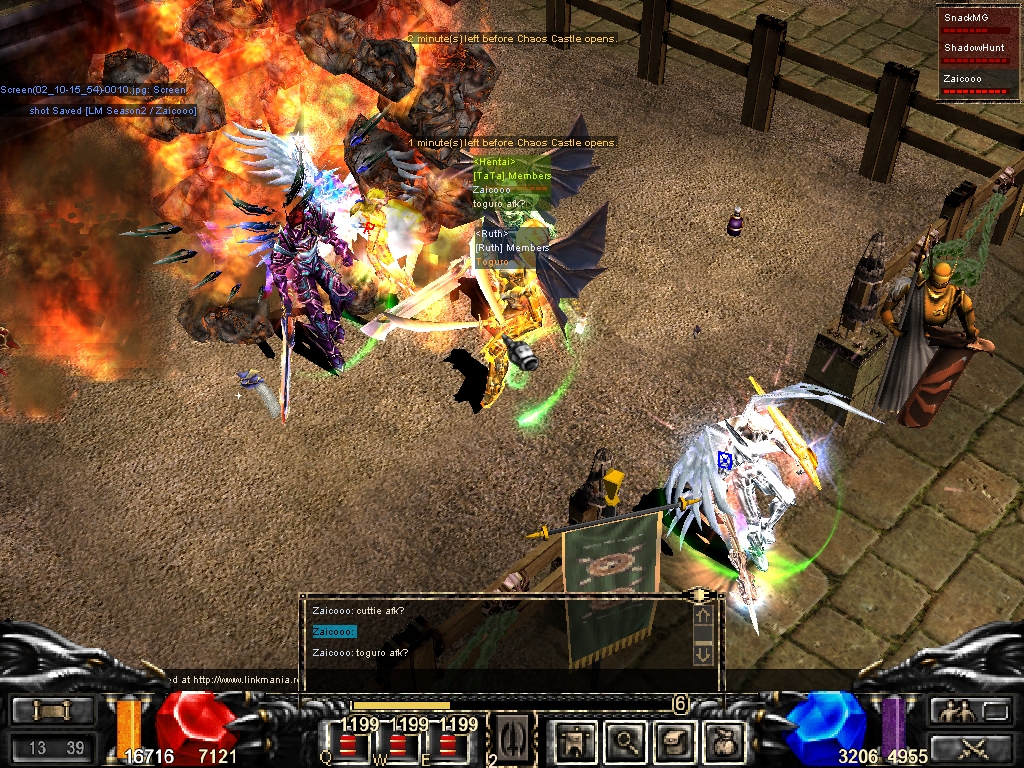
Task: Open the money pouch button
Action: tap(724, 740)
